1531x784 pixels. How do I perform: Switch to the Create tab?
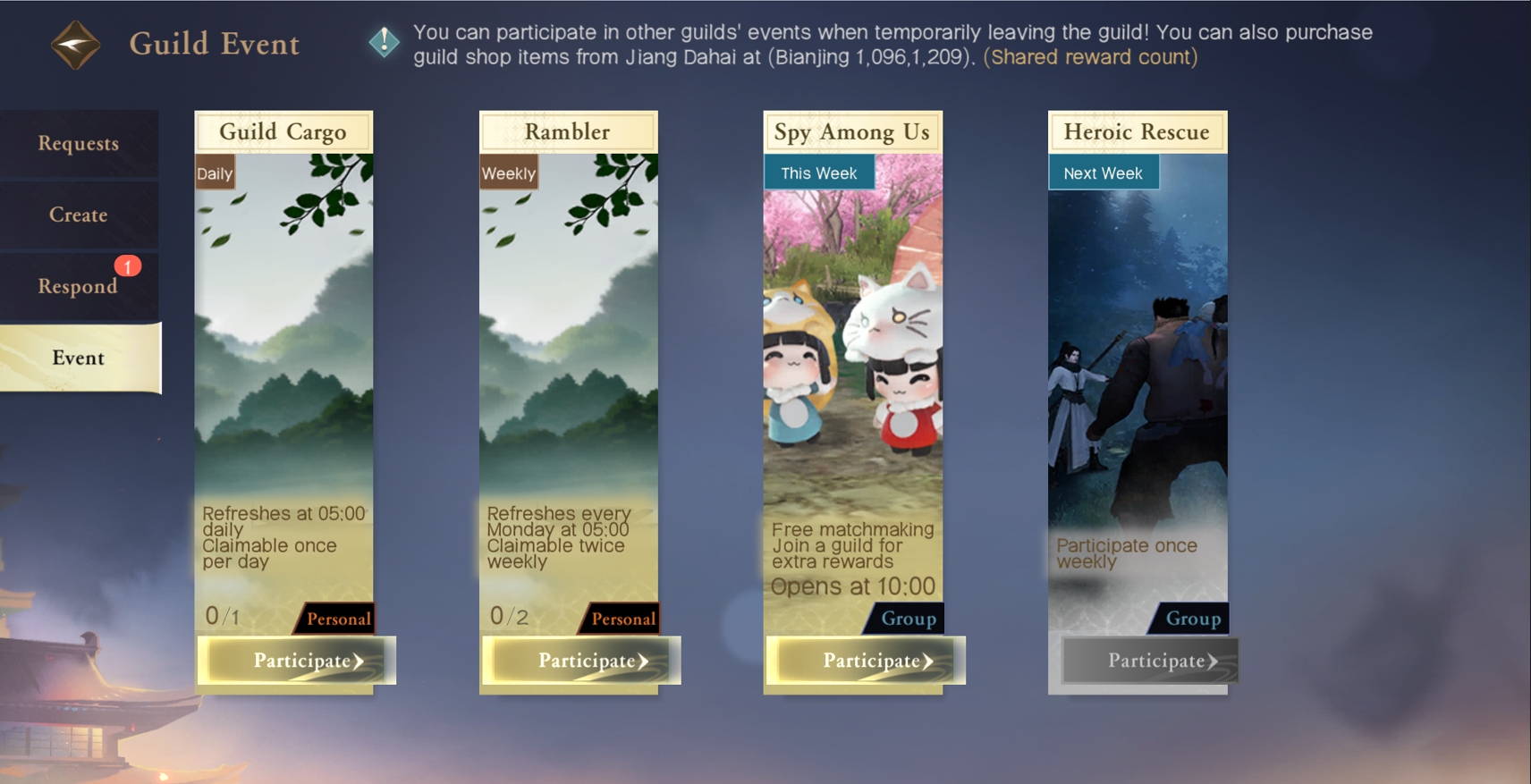point(79,215)
